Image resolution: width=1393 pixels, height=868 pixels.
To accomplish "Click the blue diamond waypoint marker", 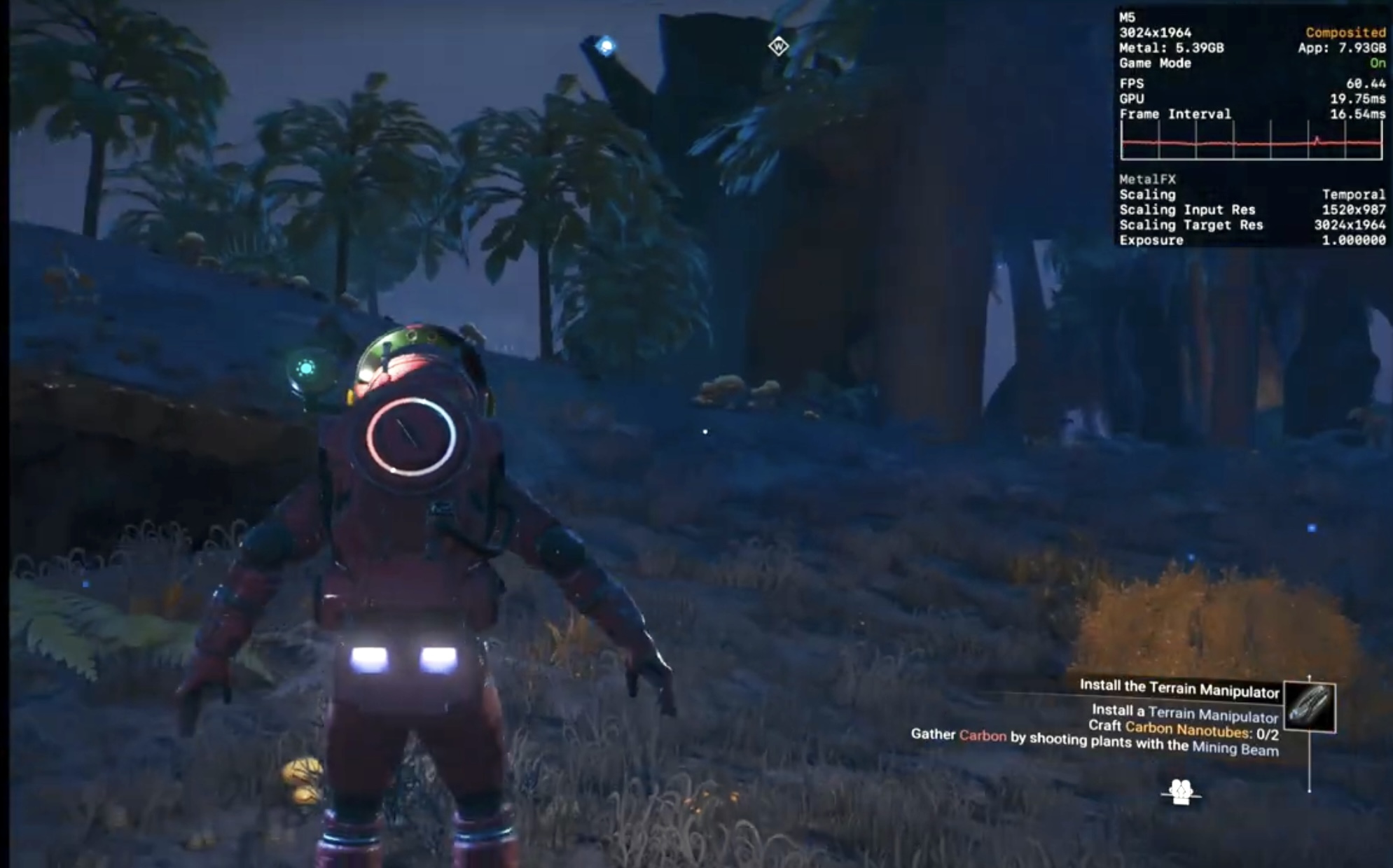I will pyautogui.click(x=606, y=47).
